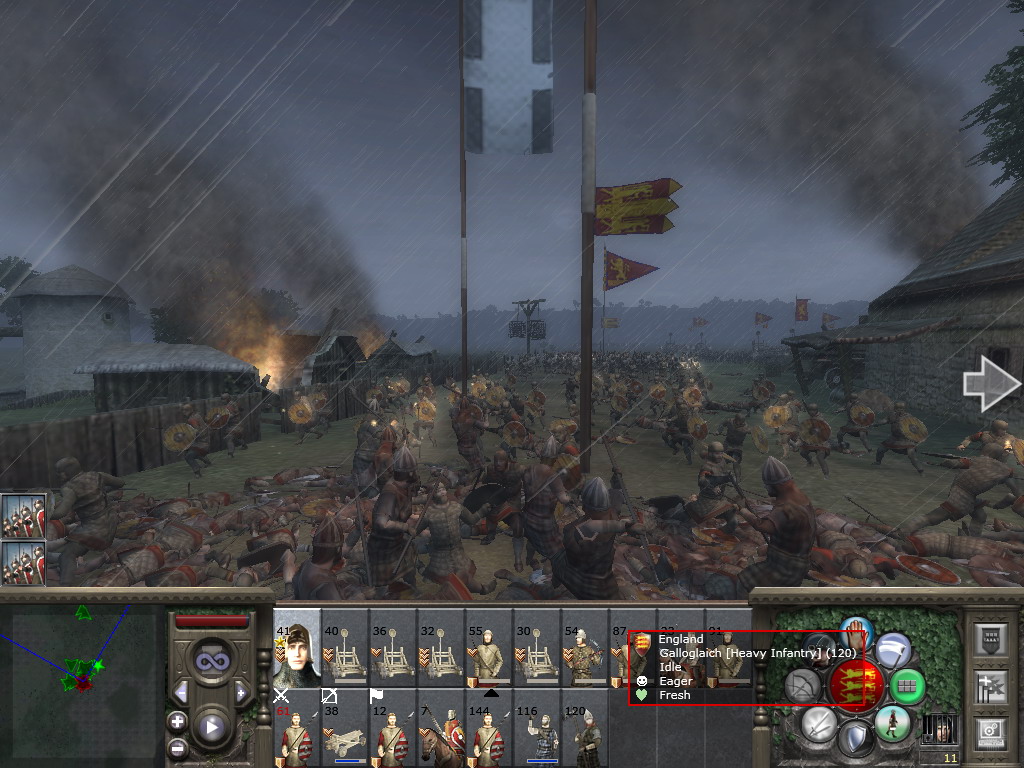Zoom in the minimap with round plus button
This screenshot has width=1024, height=768.
tap(177, 721)
